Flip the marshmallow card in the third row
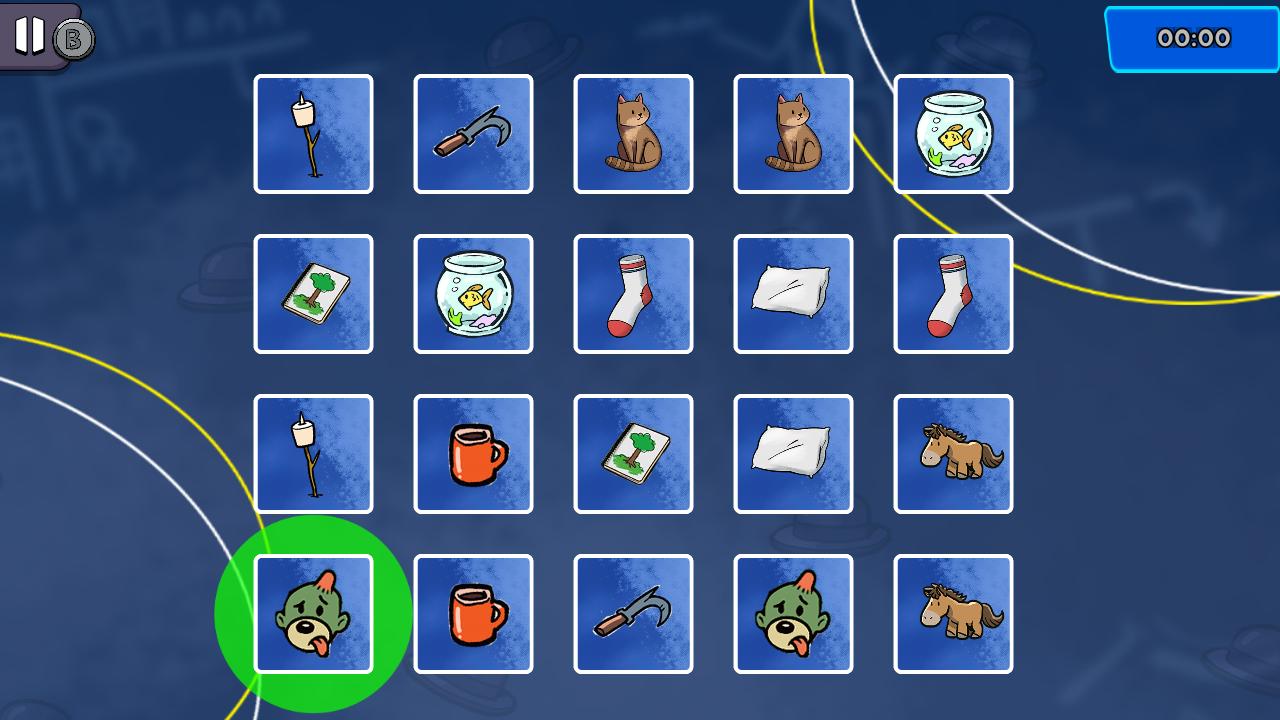The image size is (1280, 720). (x=313, y=454)
